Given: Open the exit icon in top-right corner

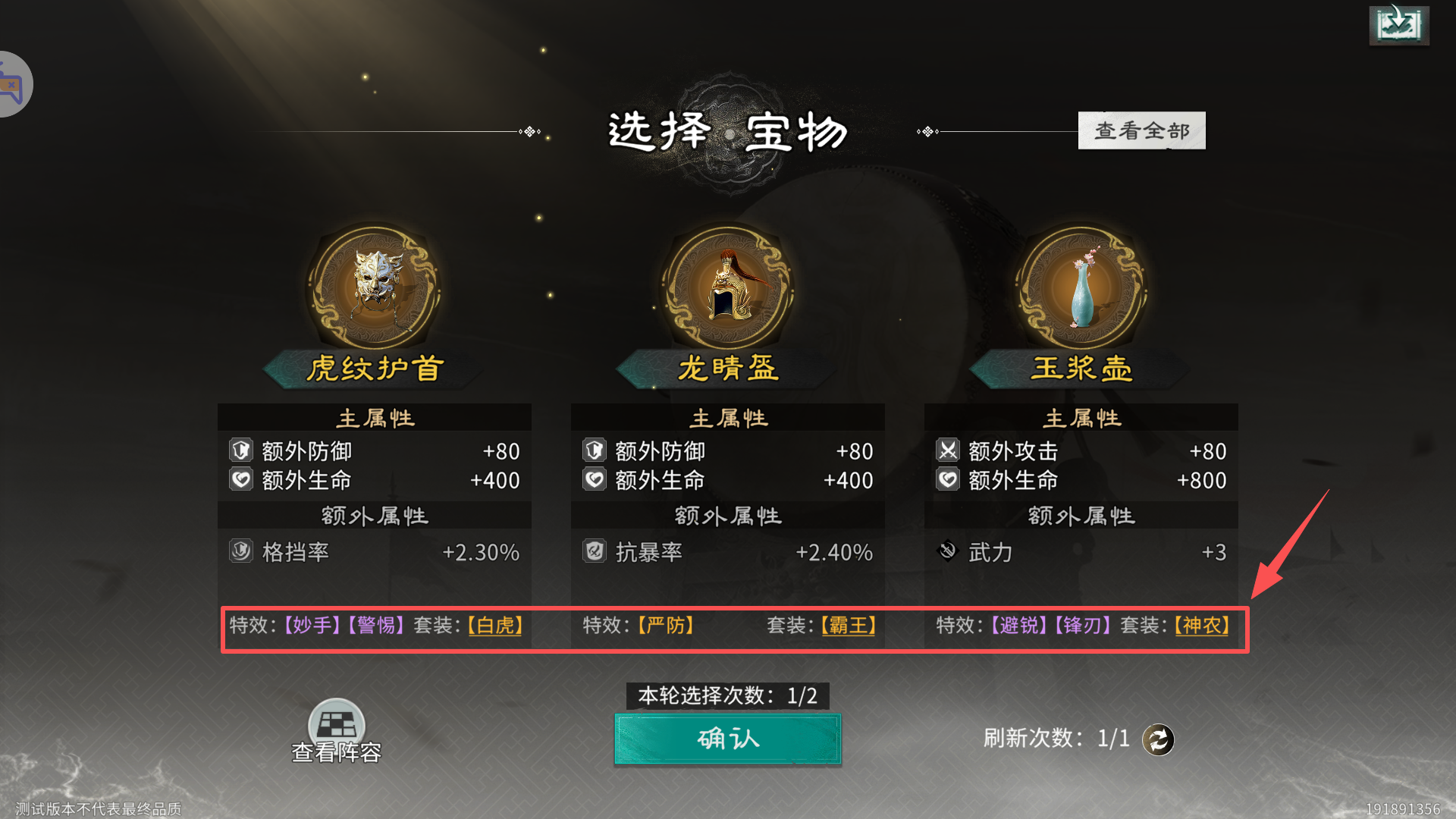Looking at the screenshot, I should pos(1398,25).
